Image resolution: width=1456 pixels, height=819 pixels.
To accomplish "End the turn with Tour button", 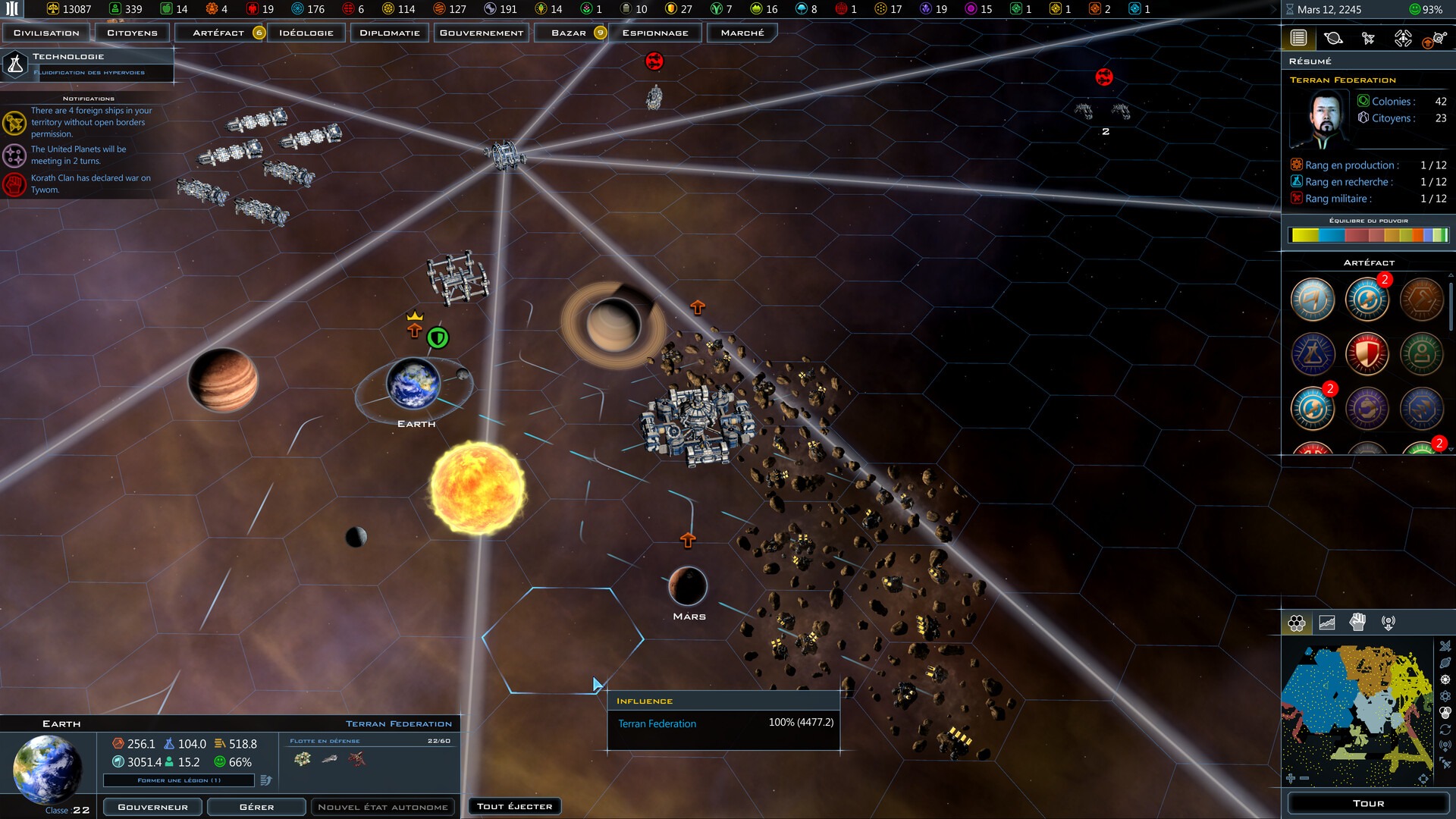I will 1368,803.
